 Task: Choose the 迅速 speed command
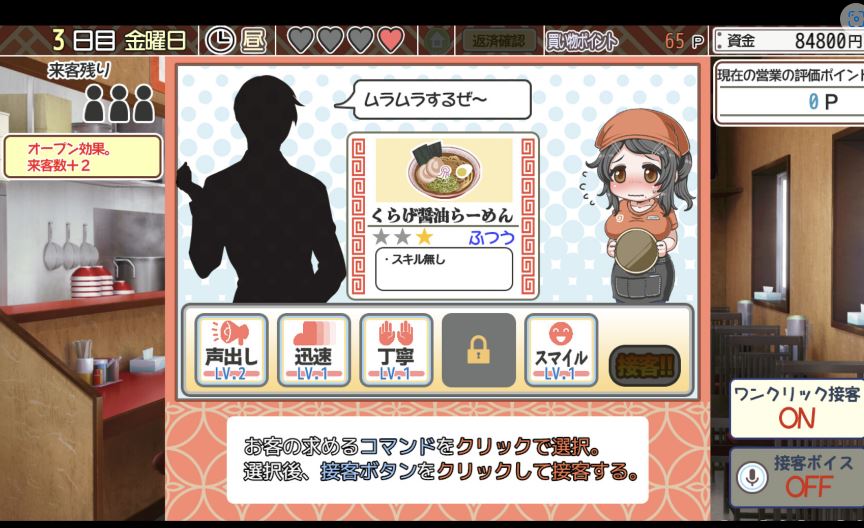tap(314, 350)
